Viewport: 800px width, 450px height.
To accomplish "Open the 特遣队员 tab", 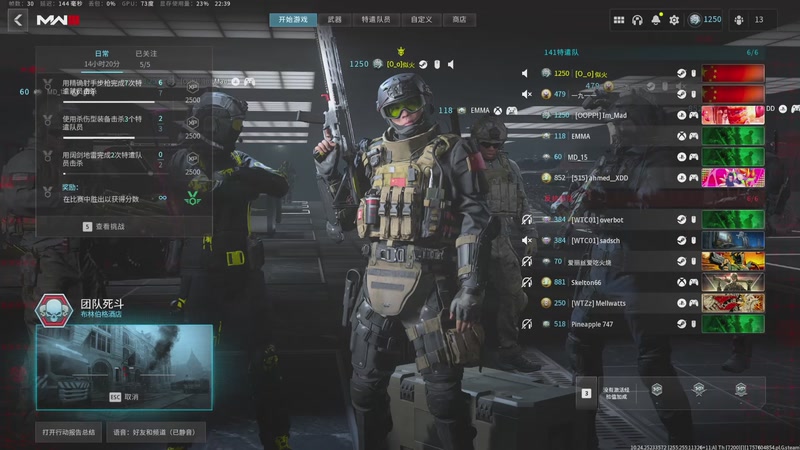I will click(x=375, y=19).
